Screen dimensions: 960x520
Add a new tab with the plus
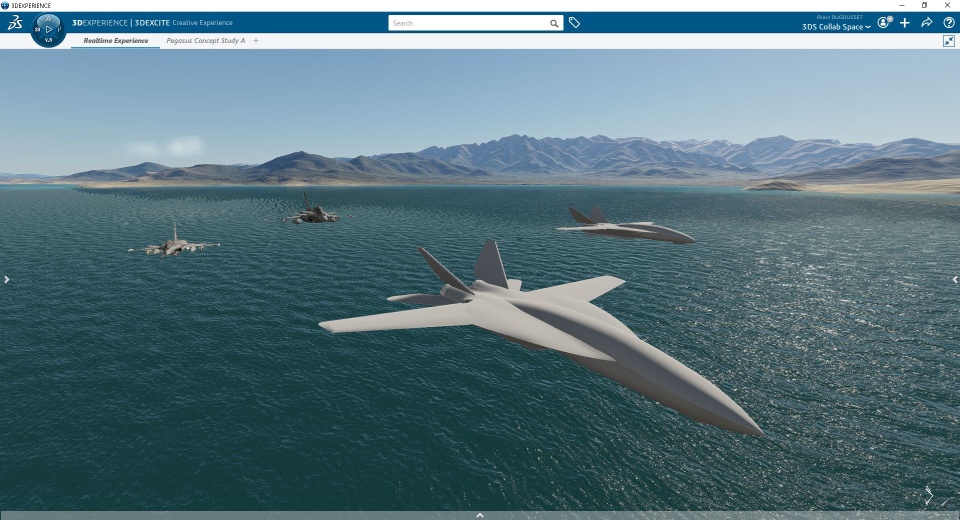[256, 41]
